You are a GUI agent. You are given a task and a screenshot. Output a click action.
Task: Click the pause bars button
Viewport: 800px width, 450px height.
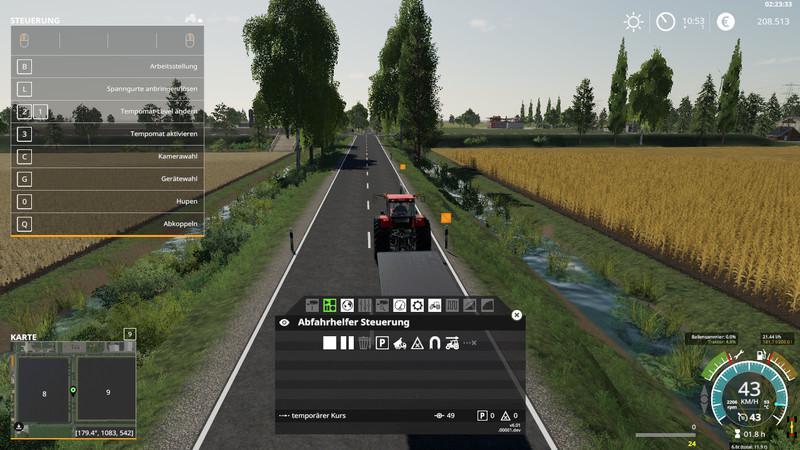click(347, 343)
